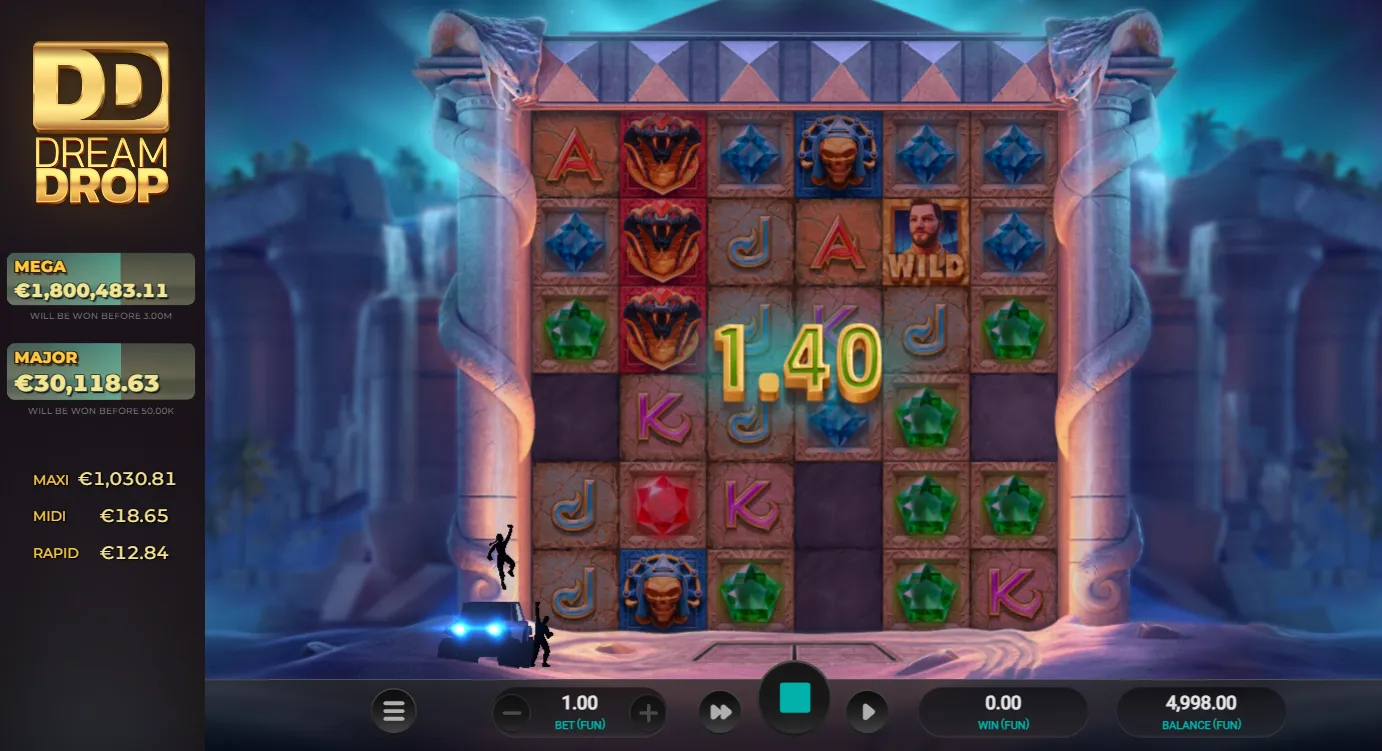Click the red ruby symbol
The width and height of the screenshot is (1382, 751).
662,505
